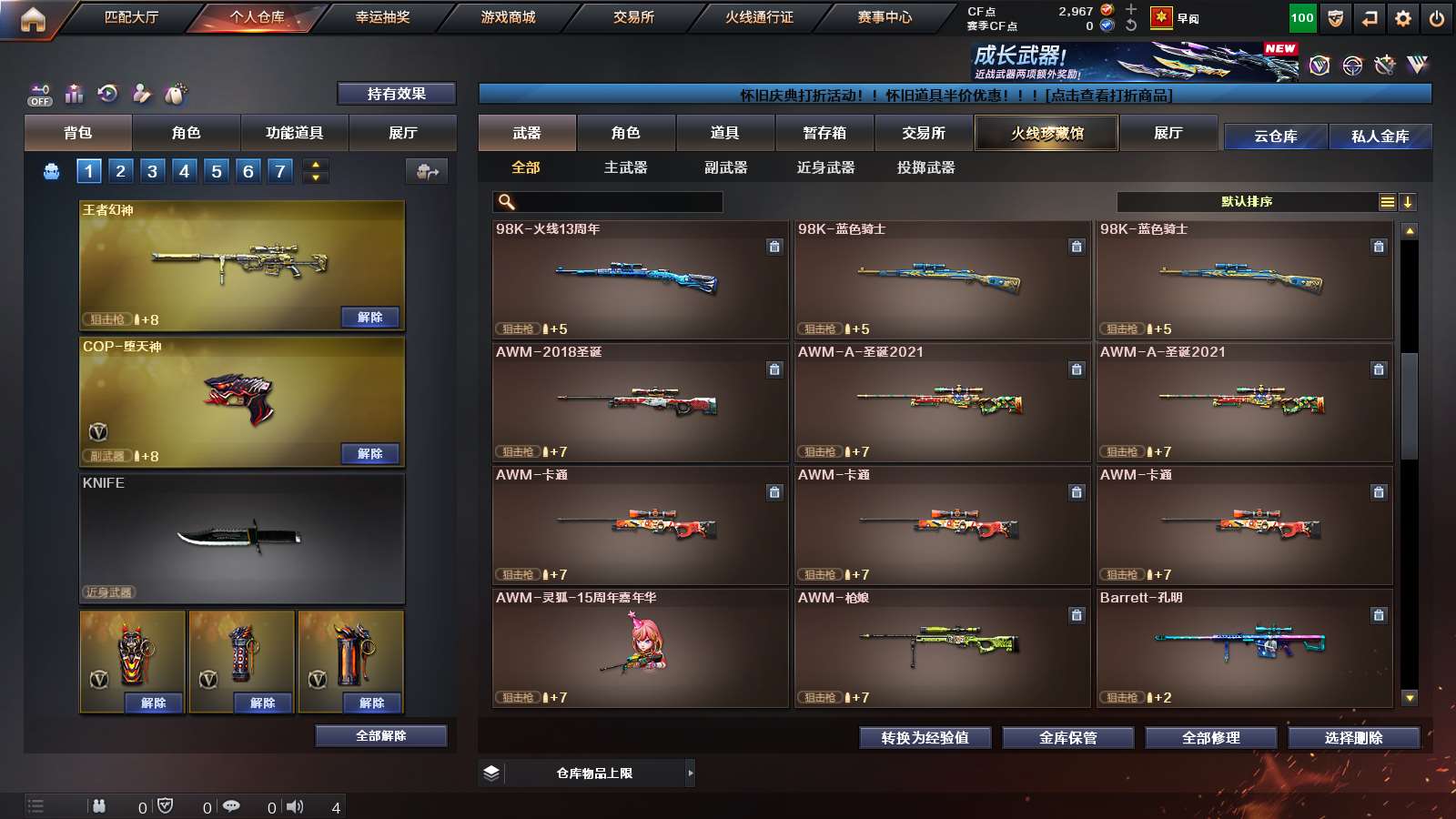Click the chat bubble icon in the bottom bar
Screen dimensions: 1456x819
click(x=232, y=805)
